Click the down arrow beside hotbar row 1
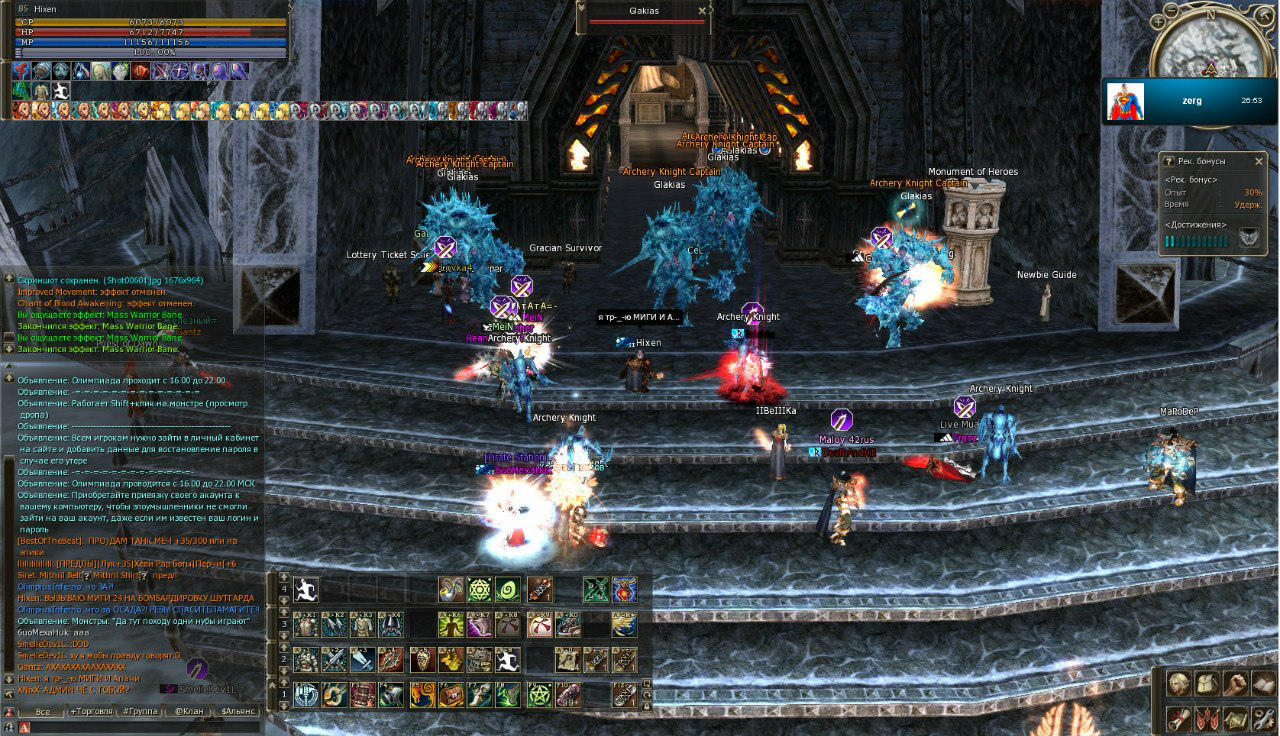Screen dimensions: 1280x736 (283, 707)
